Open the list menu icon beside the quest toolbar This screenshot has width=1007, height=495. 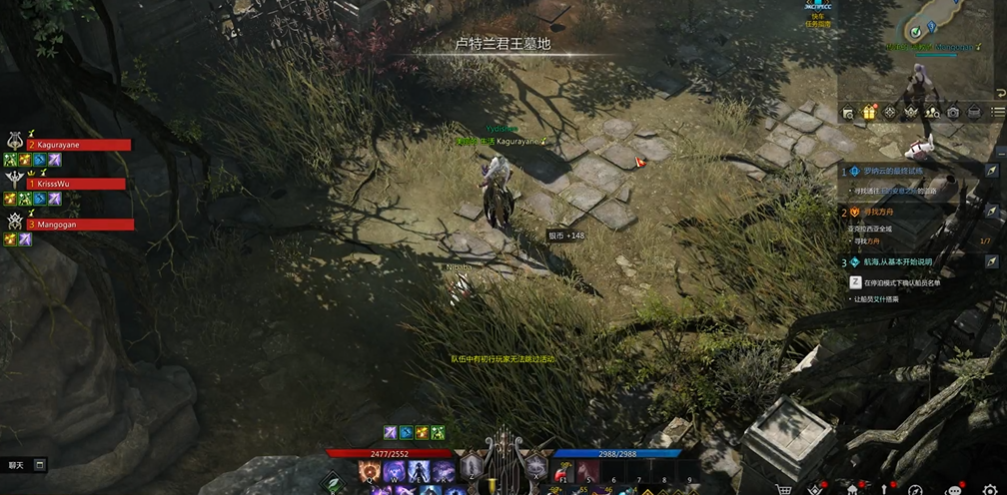click(x=997, y=113)
